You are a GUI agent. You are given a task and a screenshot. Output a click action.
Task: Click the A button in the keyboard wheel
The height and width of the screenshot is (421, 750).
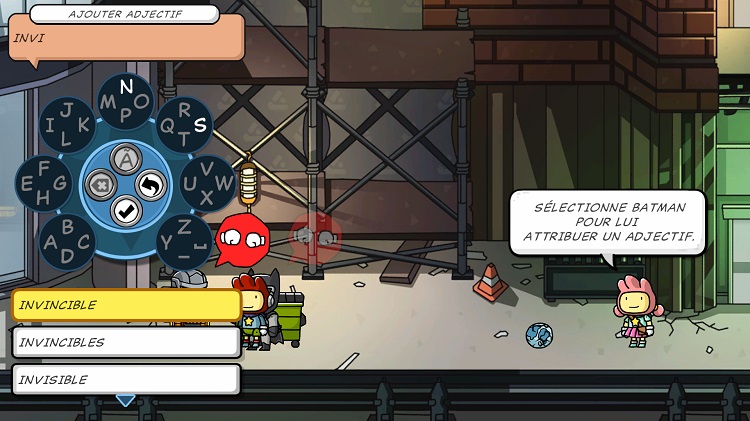(125, 158)
